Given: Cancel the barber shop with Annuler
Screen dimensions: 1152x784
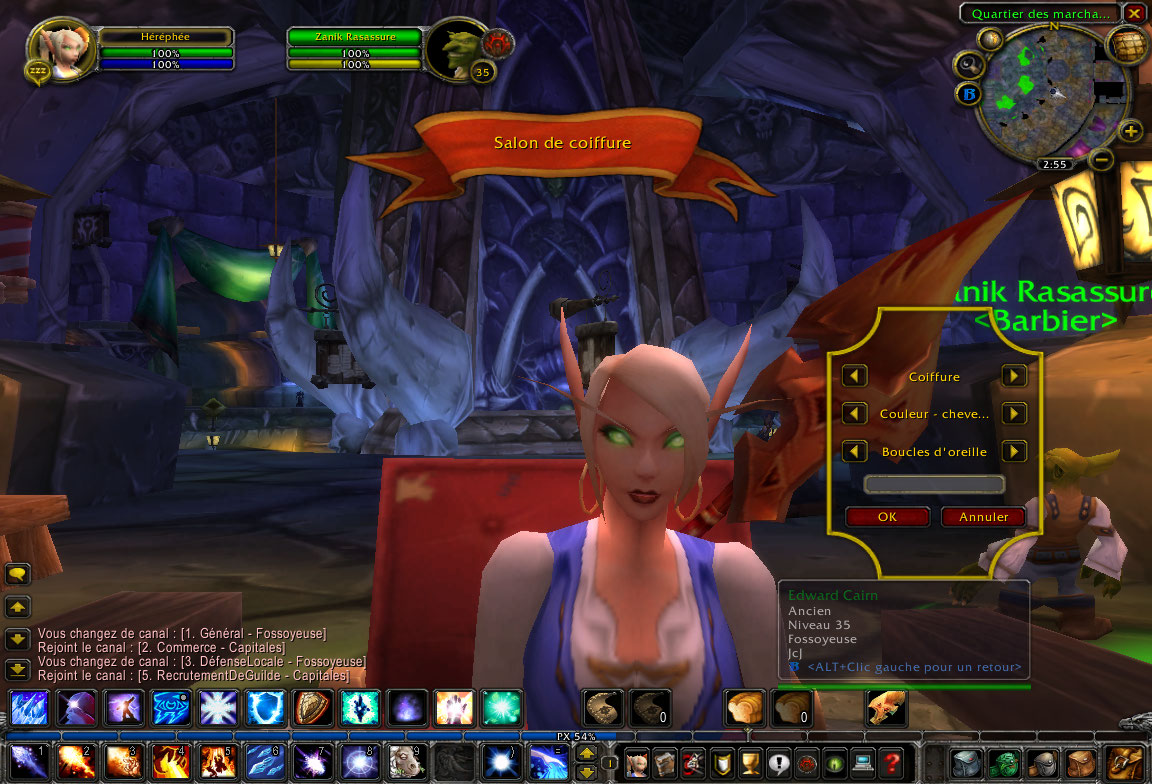Looking at the screenshot, I should (983, 517).
